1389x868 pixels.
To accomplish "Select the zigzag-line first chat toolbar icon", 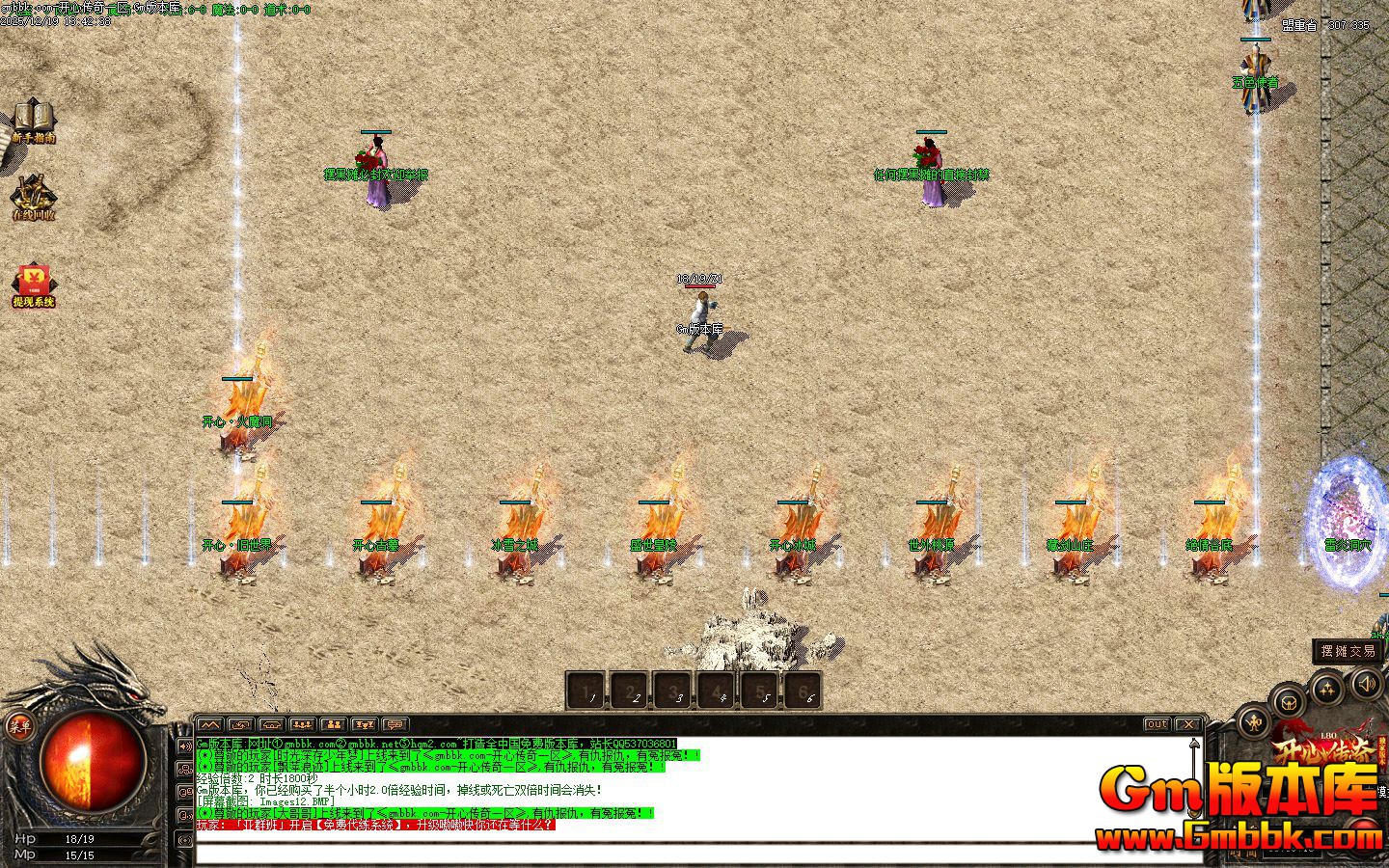I will click(x=210, y=724).
